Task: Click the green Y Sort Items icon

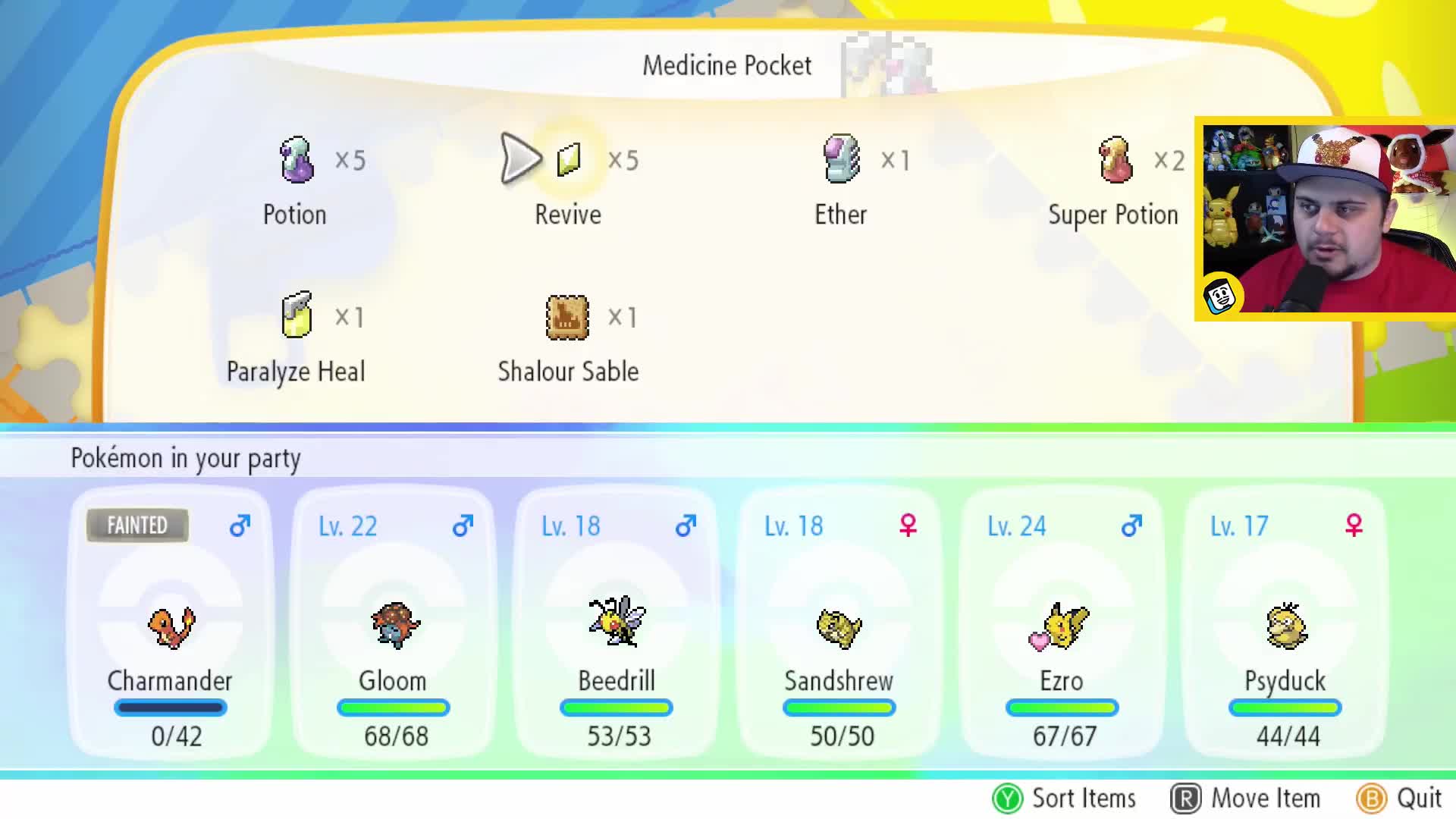Action: (x=1007, y=798)
